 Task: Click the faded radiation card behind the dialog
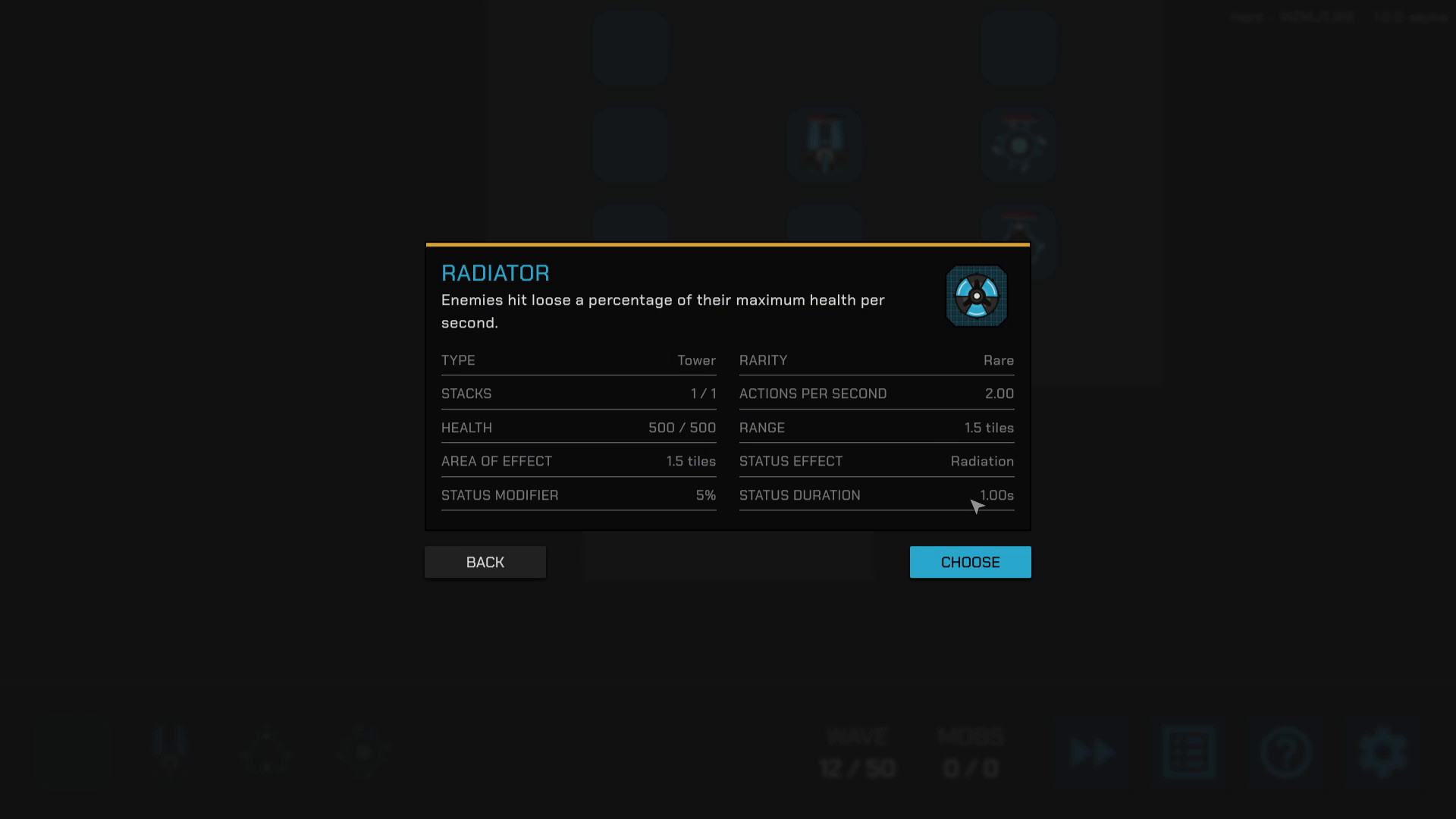point(1020,146)
